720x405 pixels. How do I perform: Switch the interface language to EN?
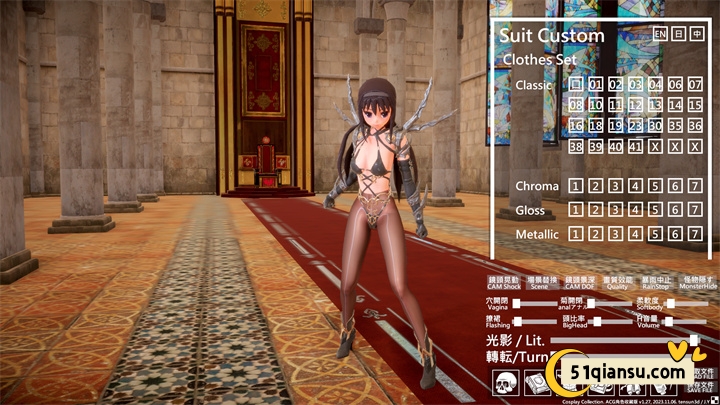pyautogui.click(x=660, y=34)
